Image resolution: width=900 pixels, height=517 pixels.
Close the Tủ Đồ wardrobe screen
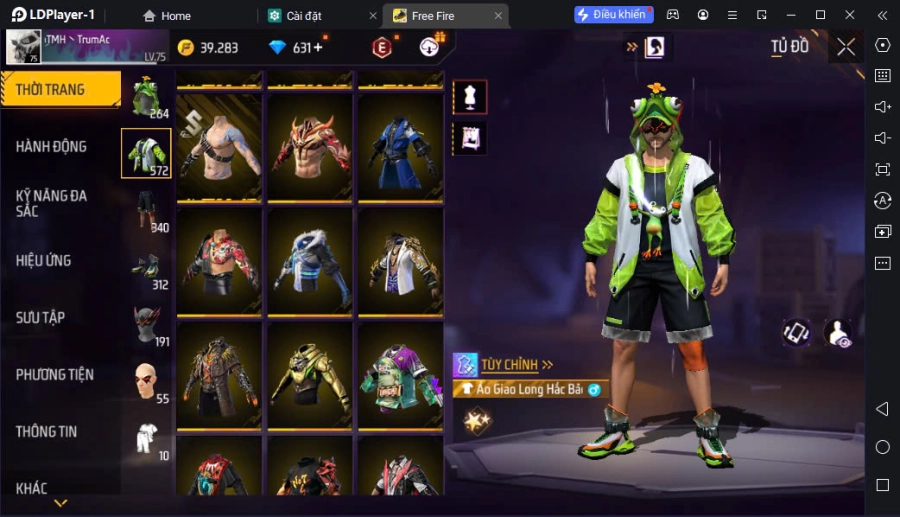(846, 47)
